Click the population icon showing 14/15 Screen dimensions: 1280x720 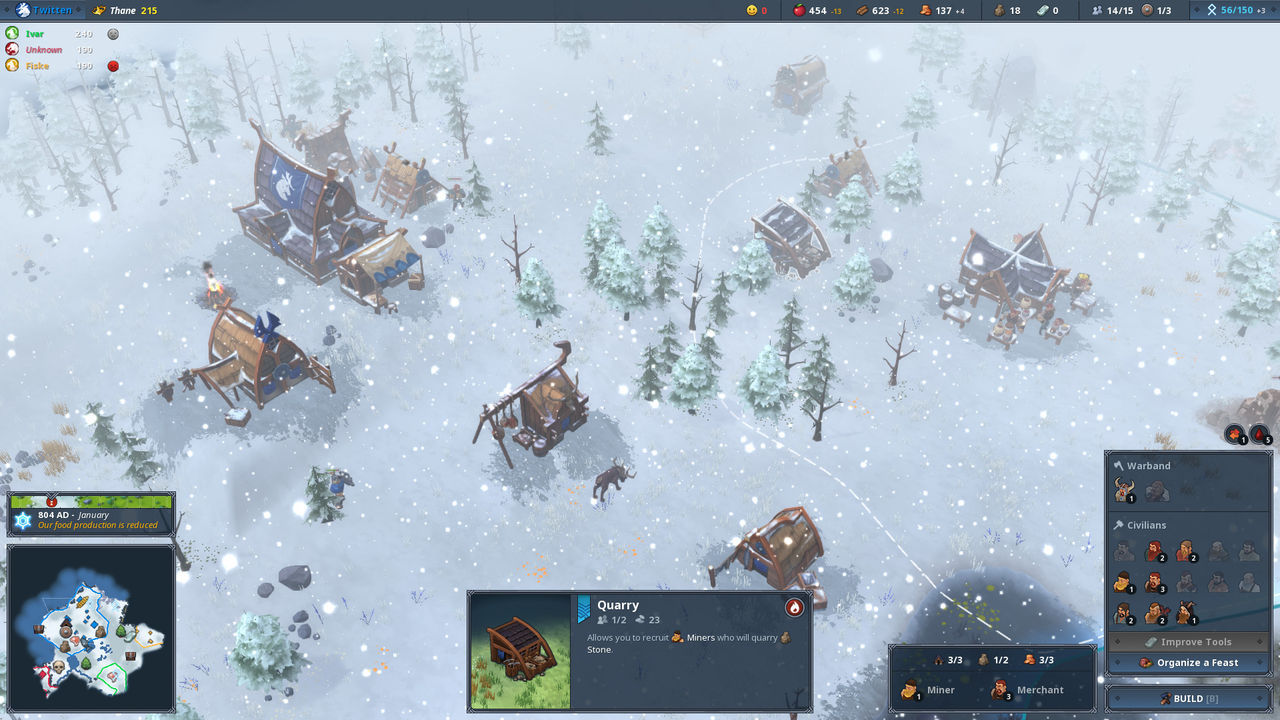1103,11
